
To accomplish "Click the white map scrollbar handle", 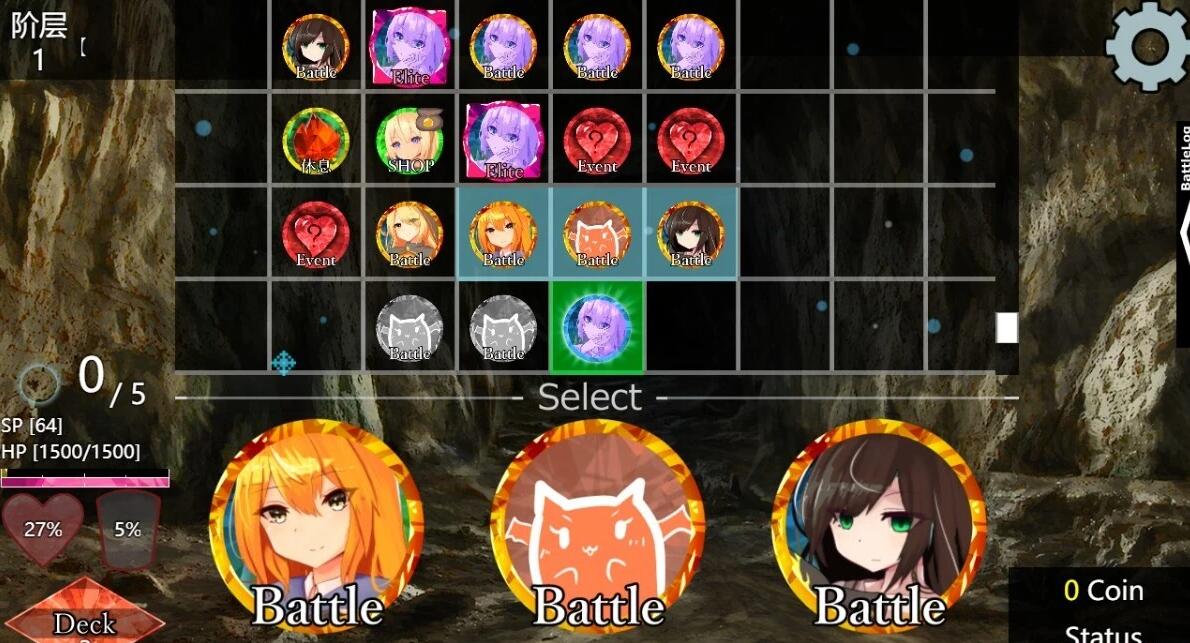I will (1006, 327).
